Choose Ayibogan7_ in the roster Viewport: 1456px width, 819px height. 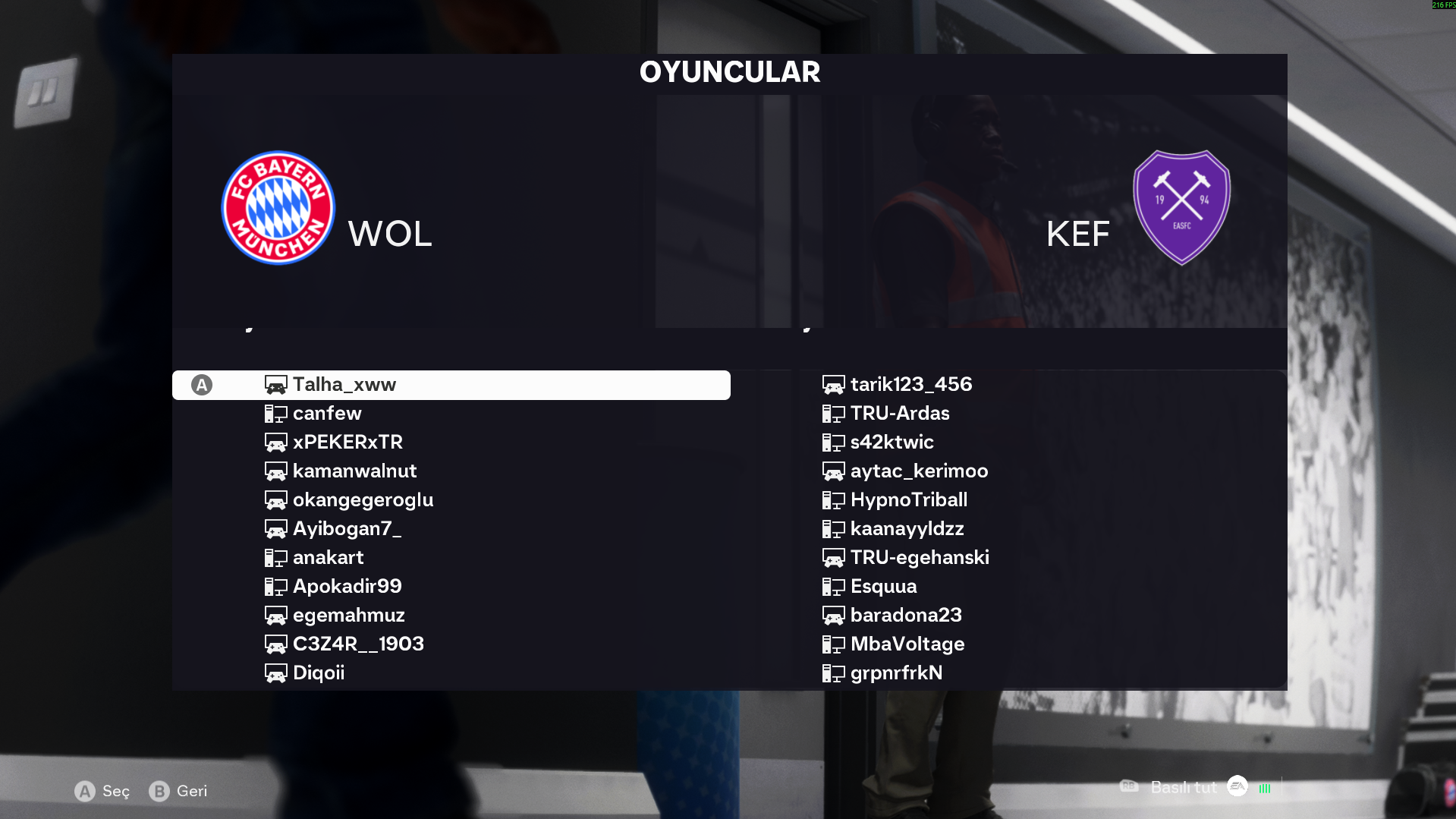[x=347, y=529]
